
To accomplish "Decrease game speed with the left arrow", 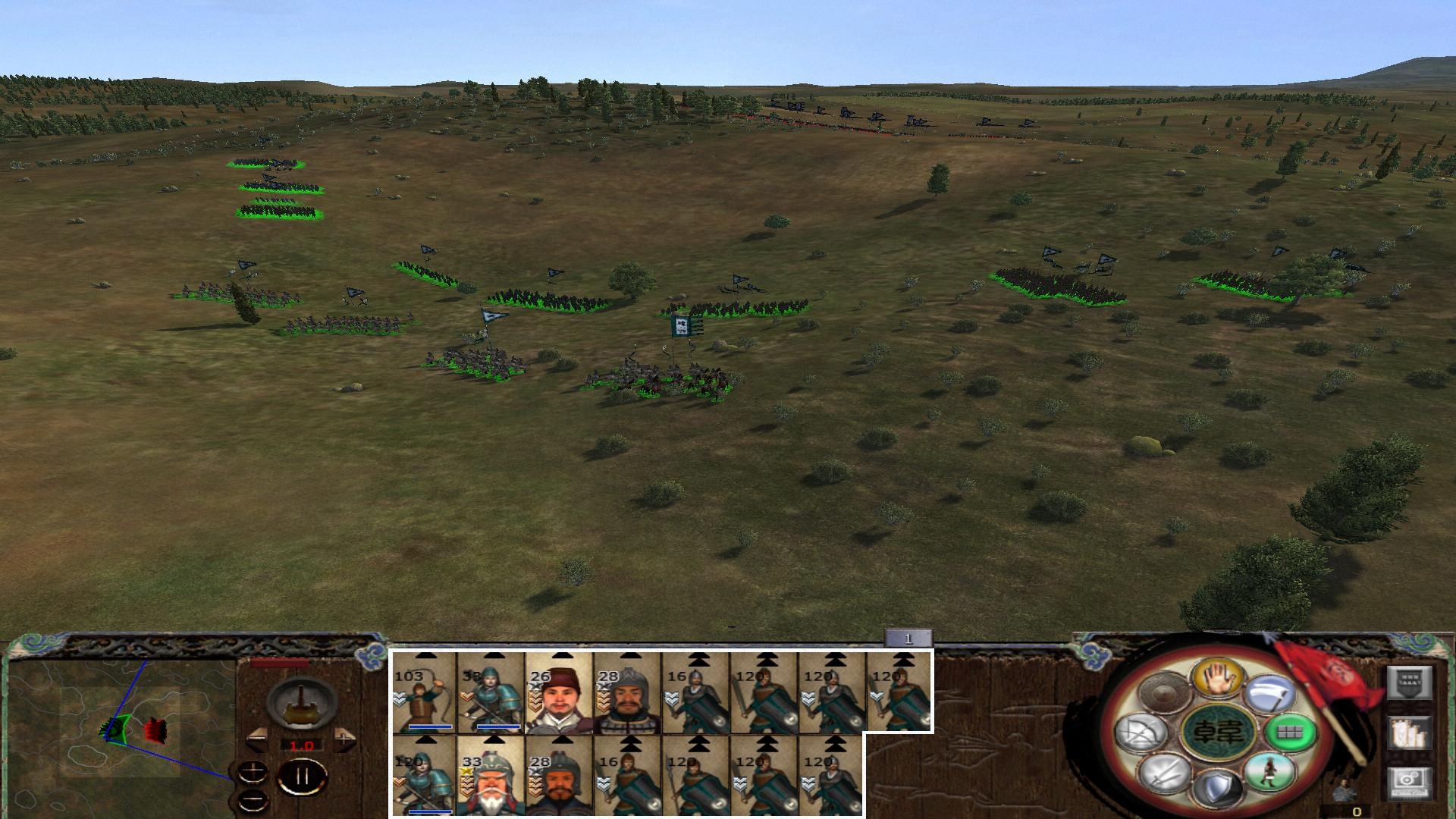I will click(x=257, y=738).
